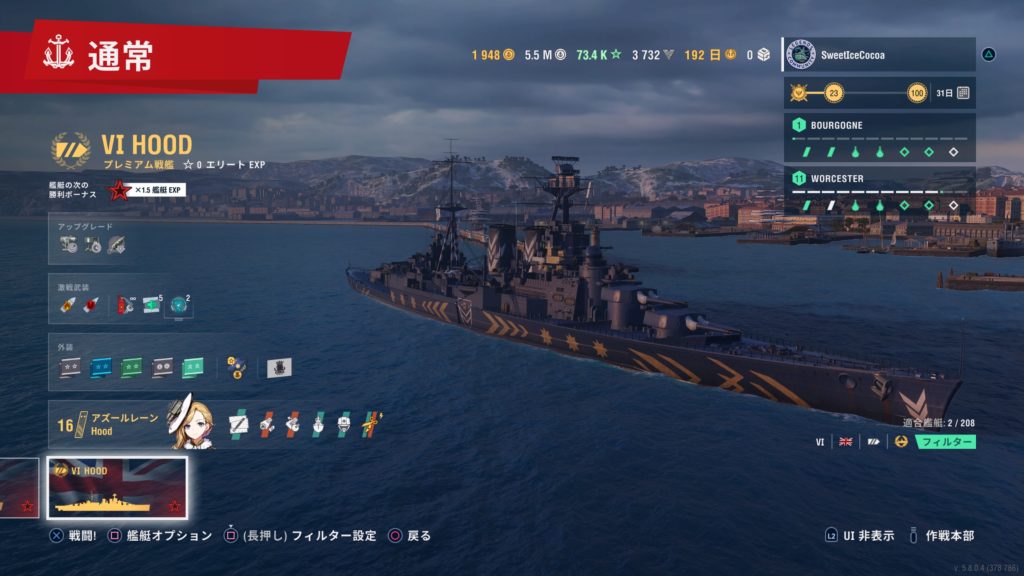Select the yellow-tipped shell ammo icon
Viewport: 1024px width, 576px height.
tap(69, 305)
